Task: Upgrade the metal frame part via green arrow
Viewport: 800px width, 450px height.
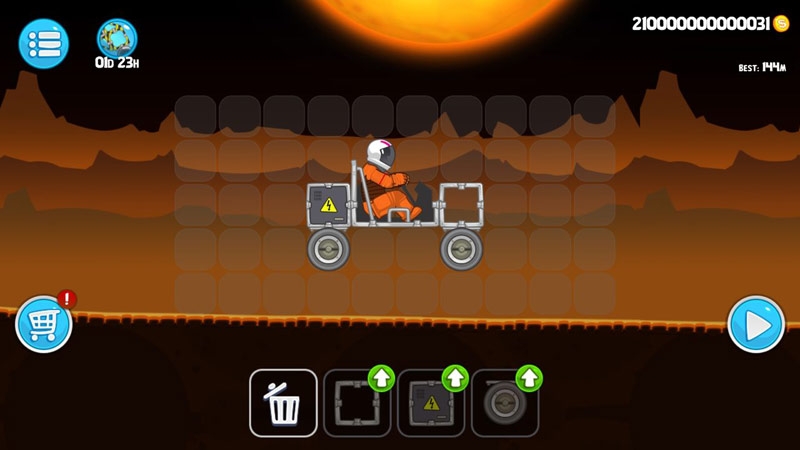Action: click(x=382, y=378)
